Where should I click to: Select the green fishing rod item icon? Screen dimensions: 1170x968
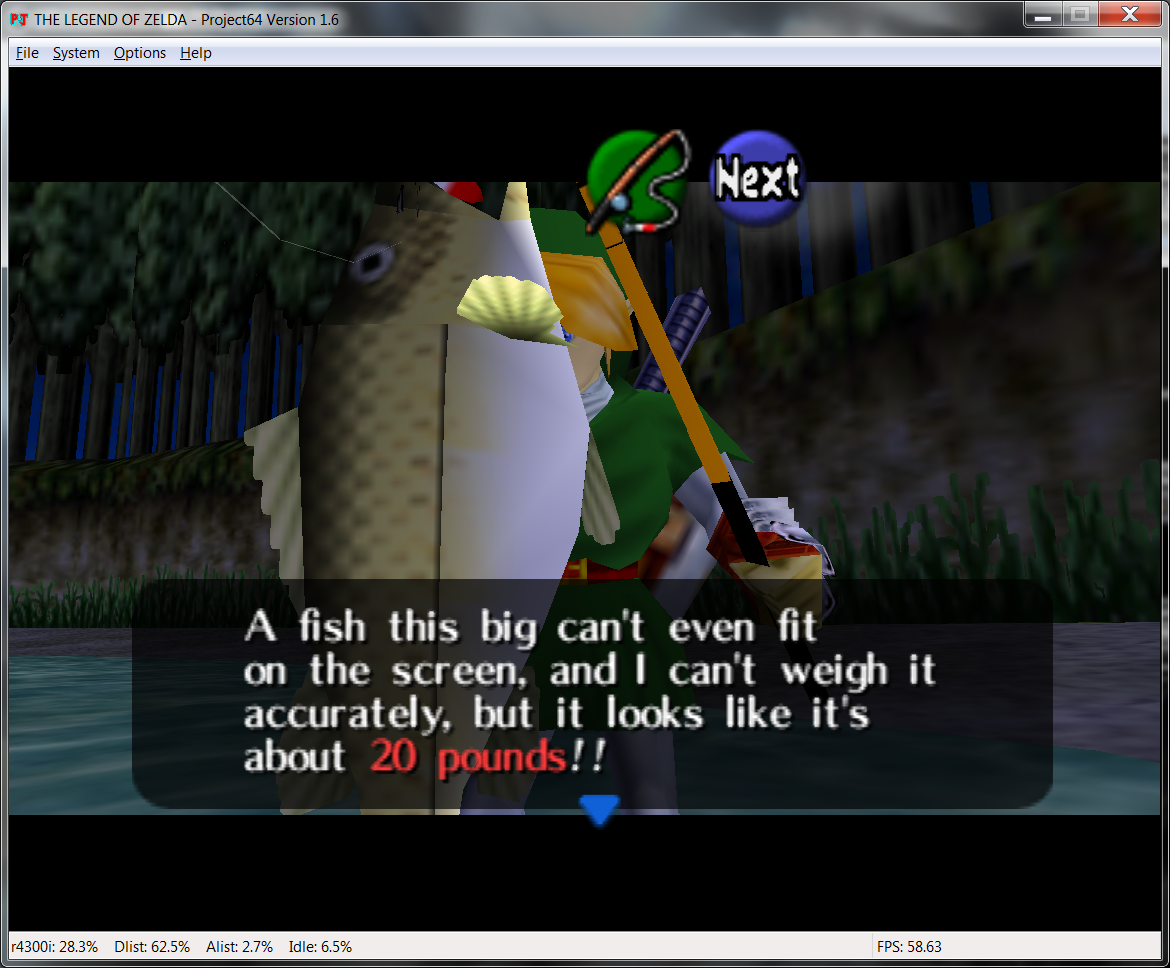[x=637, y=180]
